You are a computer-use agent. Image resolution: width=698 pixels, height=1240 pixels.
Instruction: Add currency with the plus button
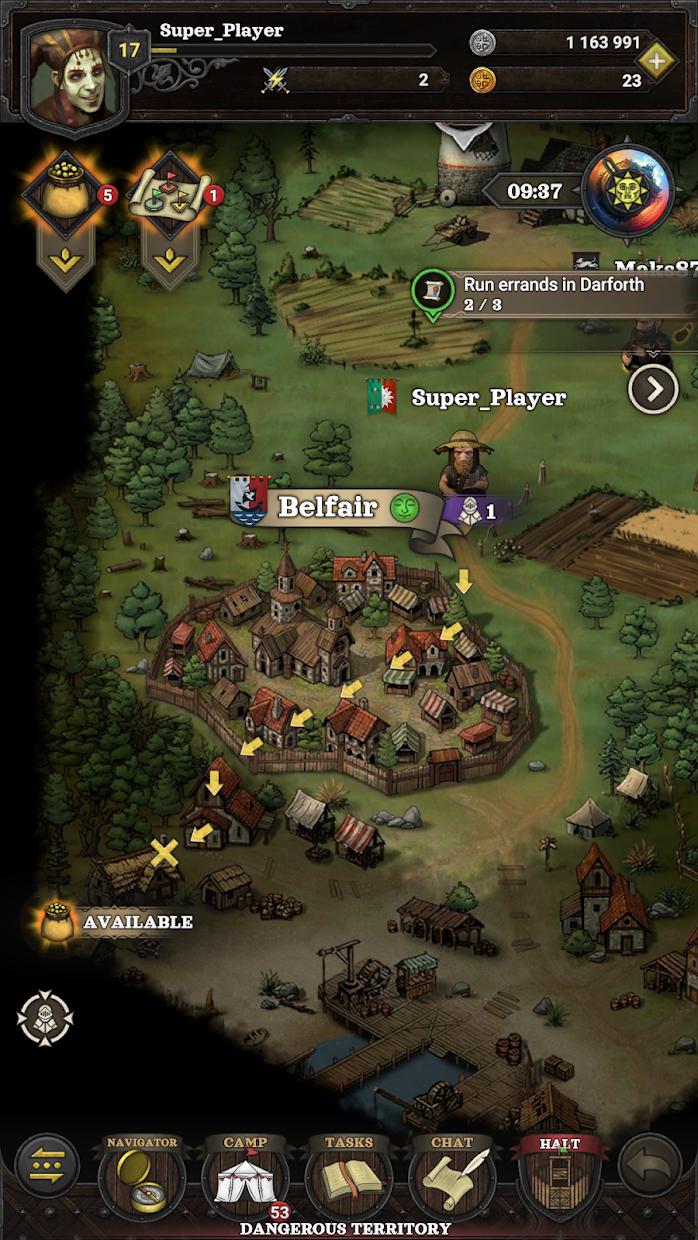pos(656,61)
